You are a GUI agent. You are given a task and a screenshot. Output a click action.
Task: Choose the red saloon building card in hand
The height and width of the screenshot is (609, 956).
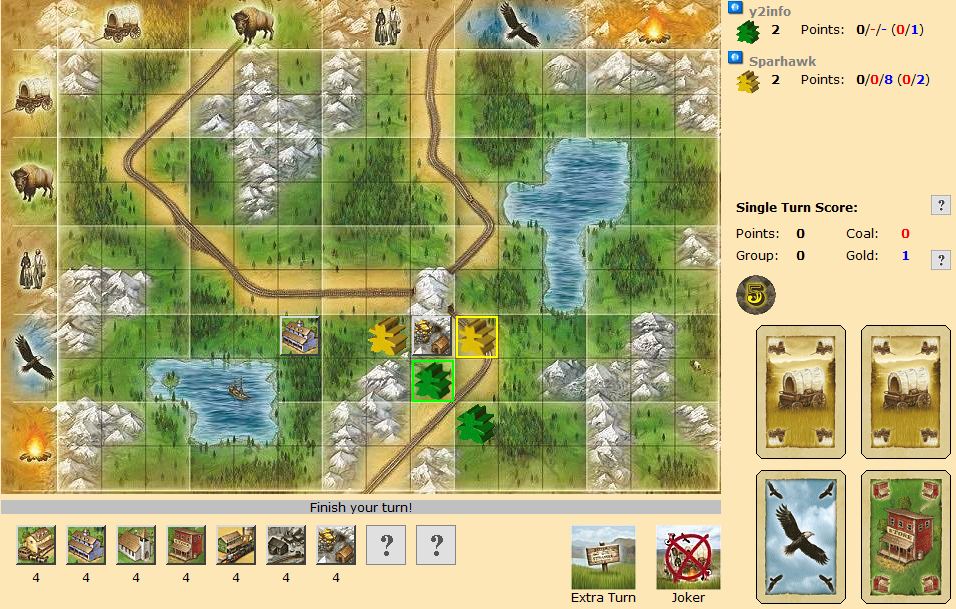point(905,536)
